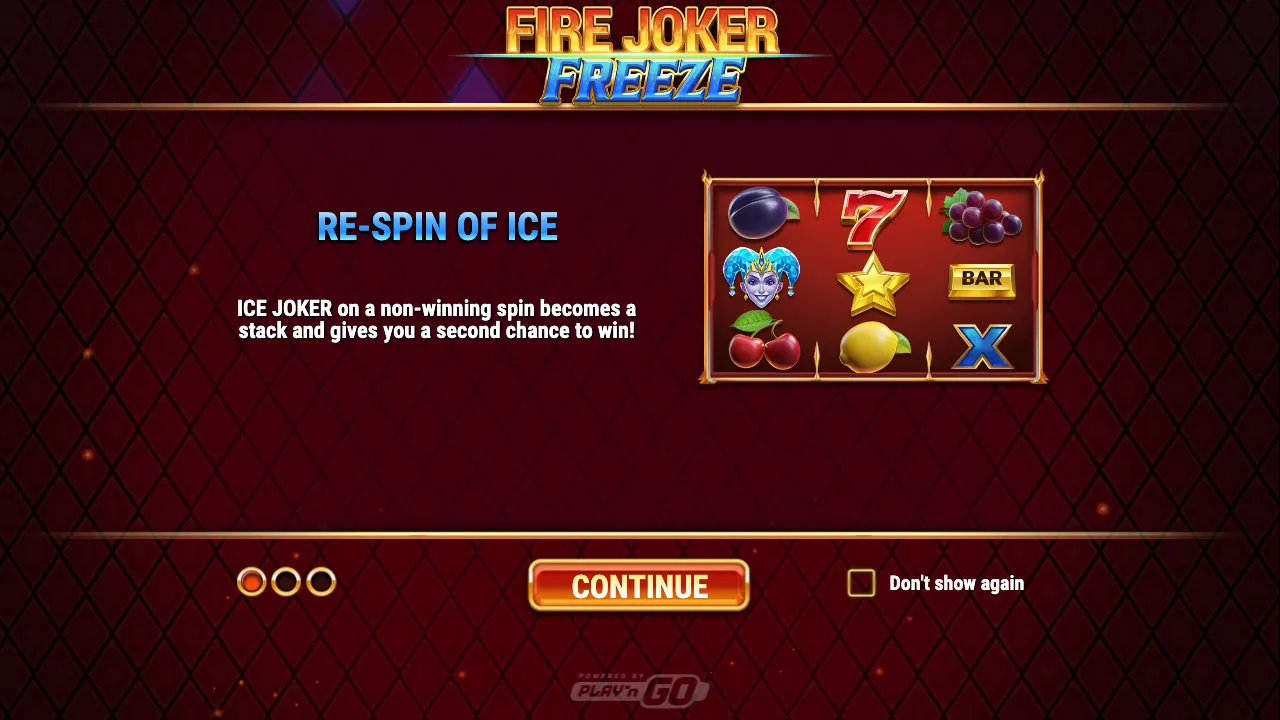Select the third pagination dot

click(x=320, y=582)
